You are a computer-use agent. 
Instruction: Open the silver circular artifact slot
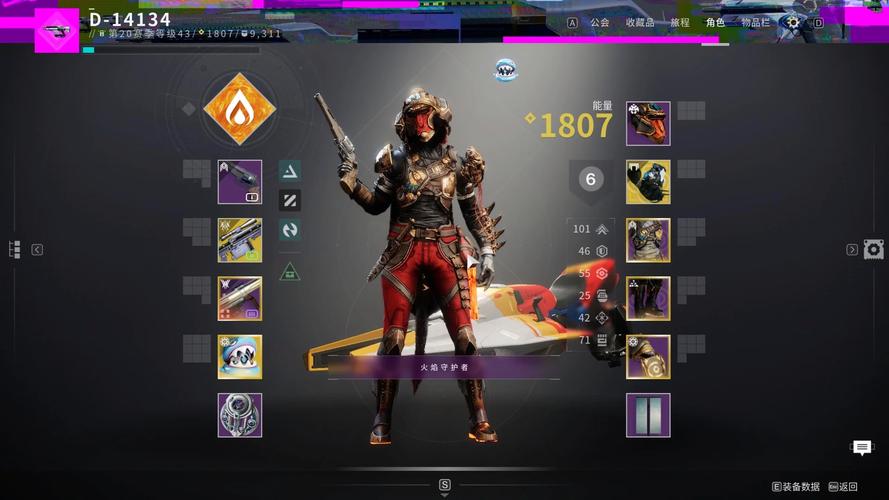tap(240, 415)
